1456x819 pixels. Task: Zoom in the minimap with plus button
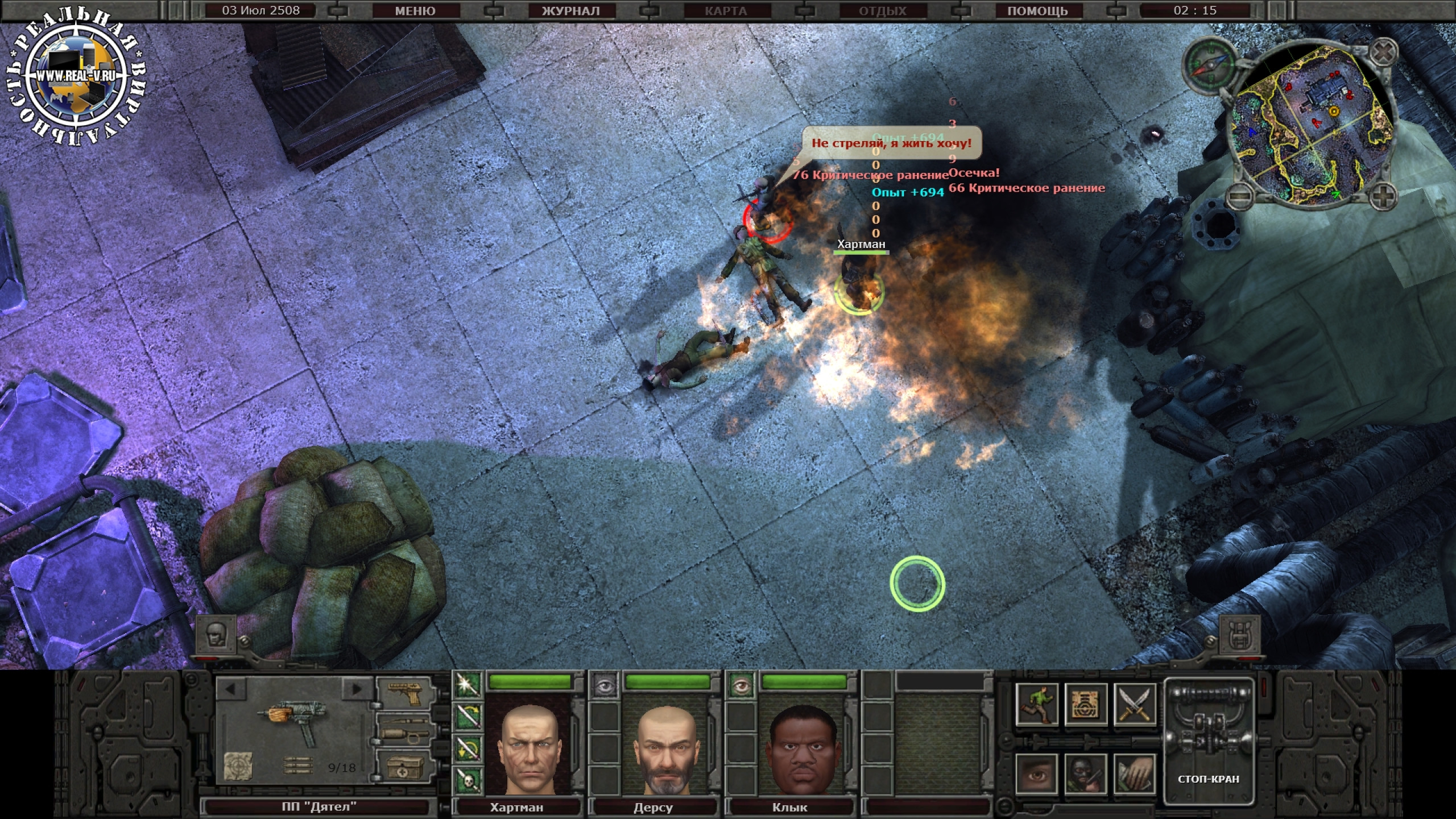click(1382, 197)
